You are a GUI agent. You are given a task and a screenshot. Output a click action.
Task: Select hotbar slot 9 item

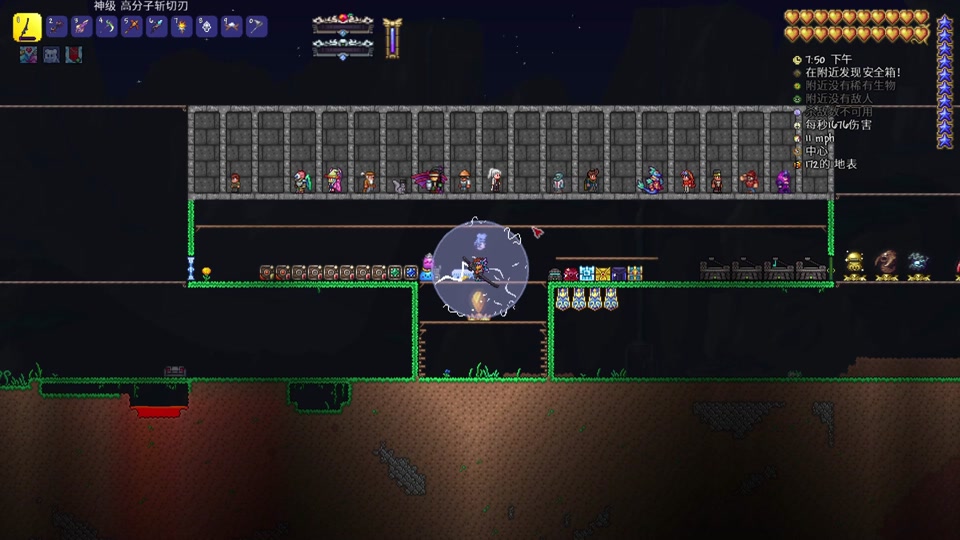coord(232,27)
